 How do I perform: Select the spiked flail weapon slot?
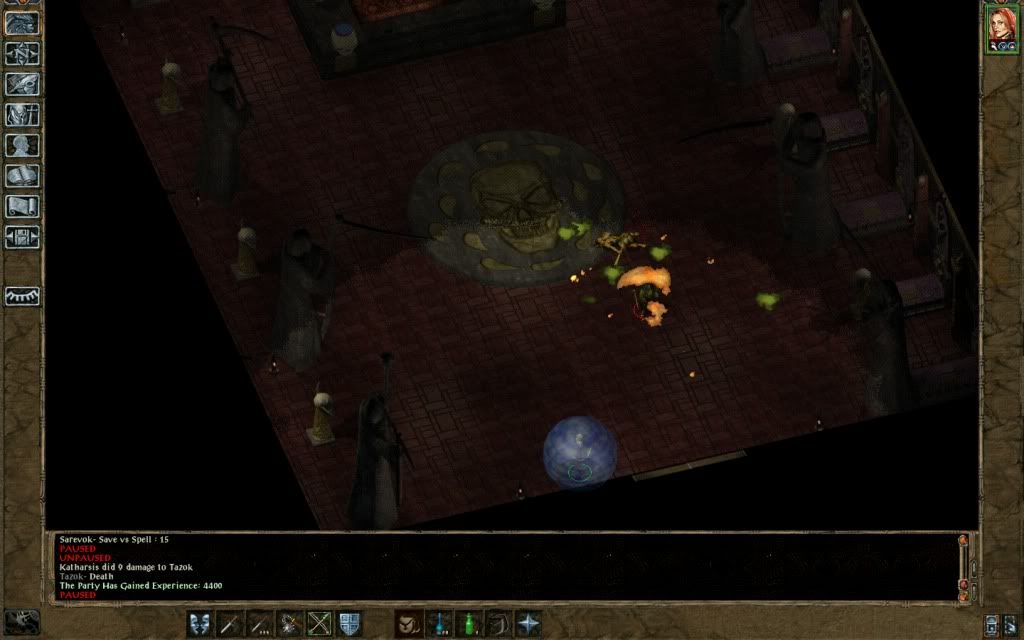tap(290, 623)
